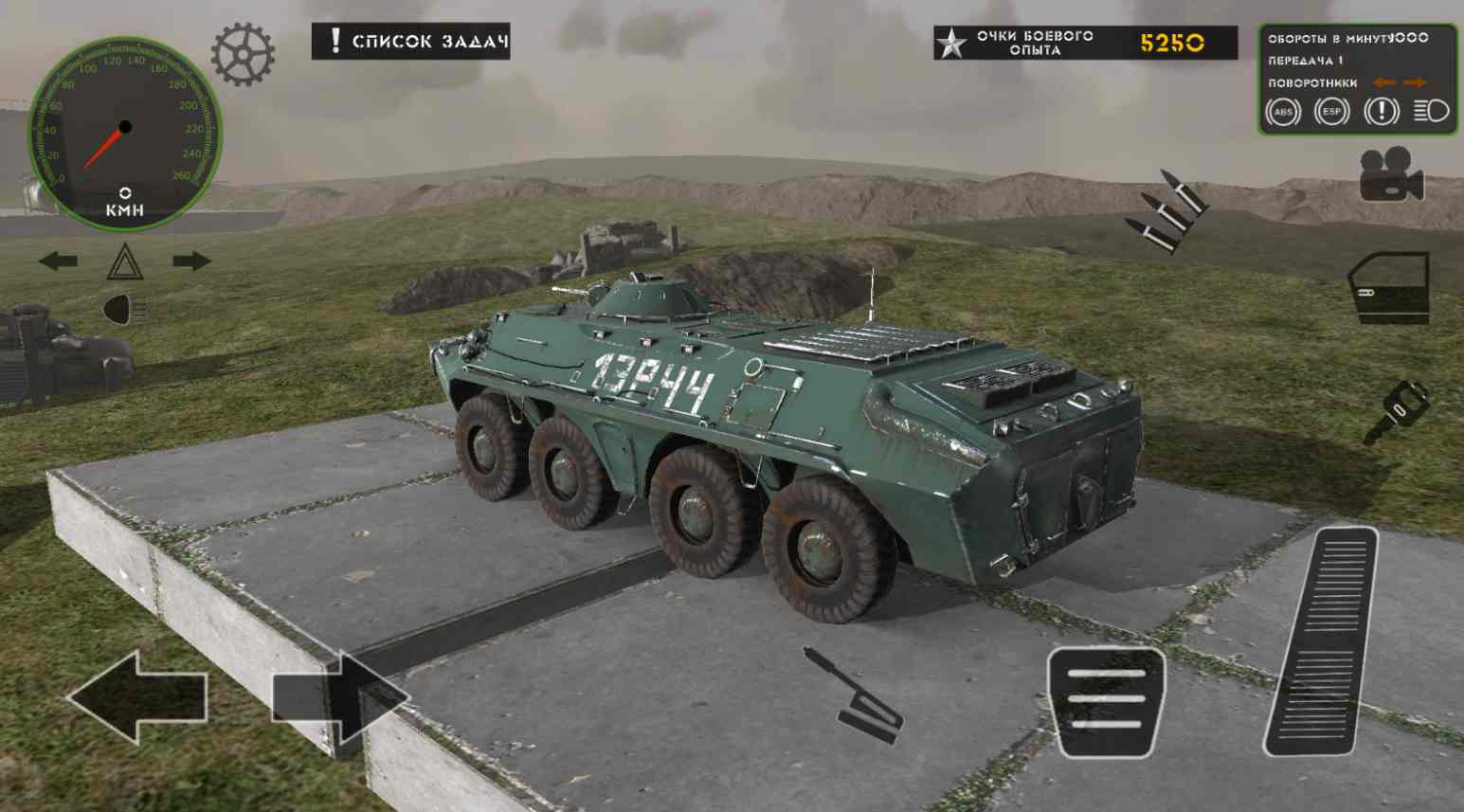Enable the hazard warning exclamation indicator
The height and width of the screenshot is (812, 1464).
pos(1382,111)
